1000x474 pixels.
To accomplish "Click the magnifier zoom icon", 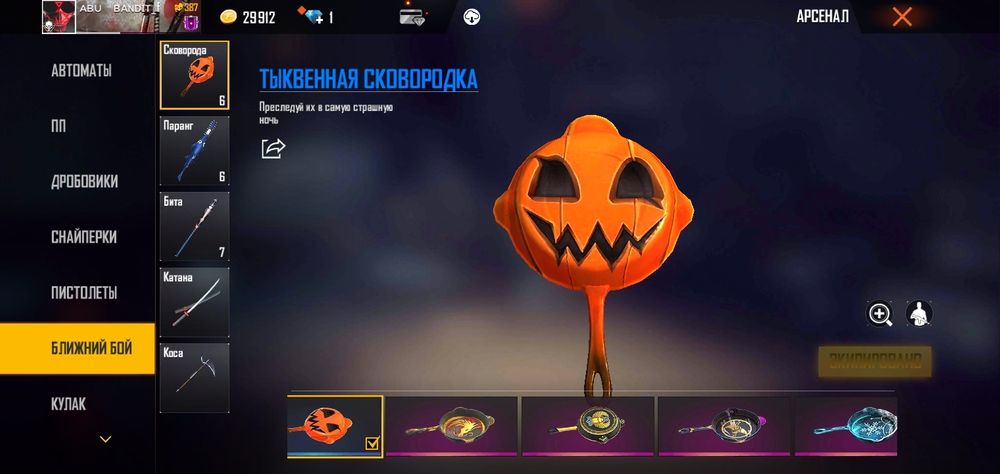I will 880,314.
